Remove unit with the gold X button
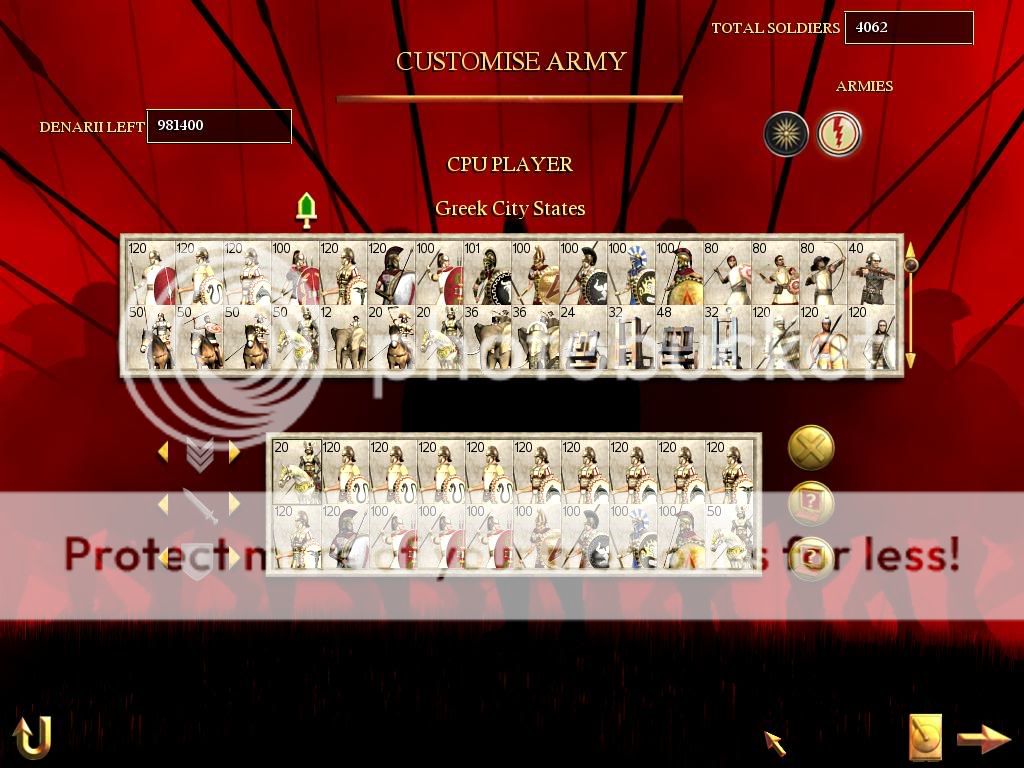Screen dimensions: 1024x768 (x=811, y=448)
